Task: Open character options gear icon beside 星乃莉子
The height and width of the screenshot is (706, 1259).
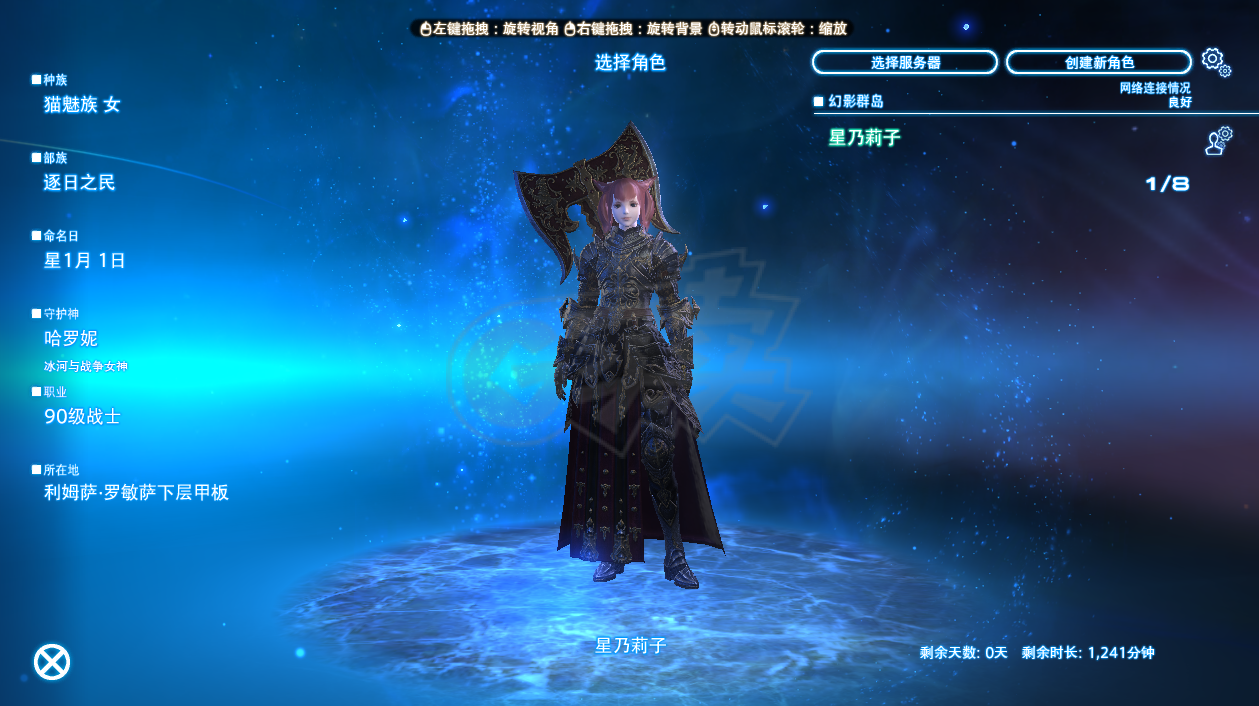Action: [x=1217, y=141]
